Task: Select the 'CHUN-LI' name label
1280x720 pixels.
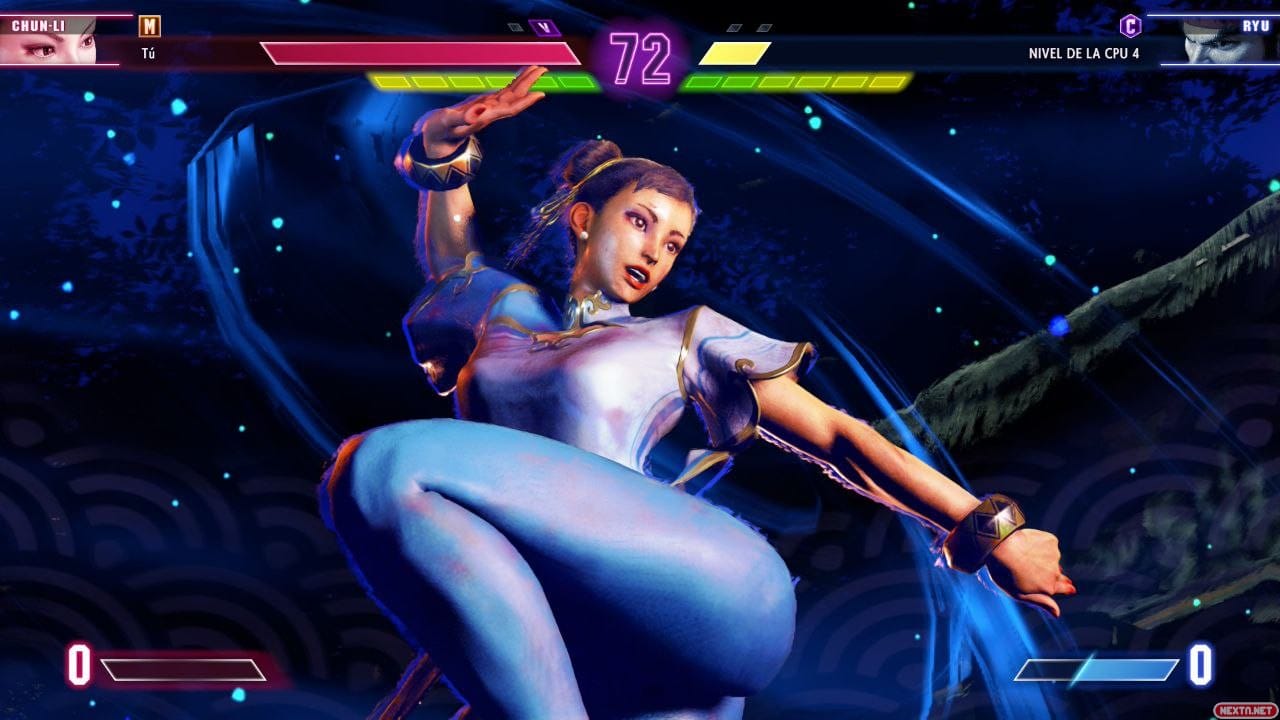Action: (40, 24)
